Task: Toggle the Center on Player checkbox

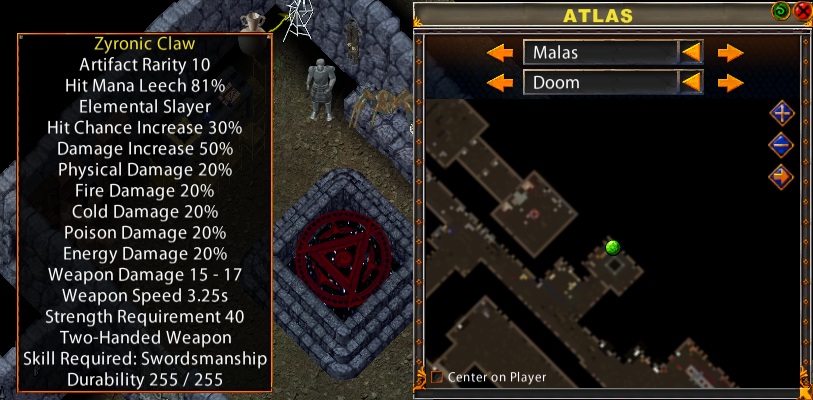Action: [437, 377]
